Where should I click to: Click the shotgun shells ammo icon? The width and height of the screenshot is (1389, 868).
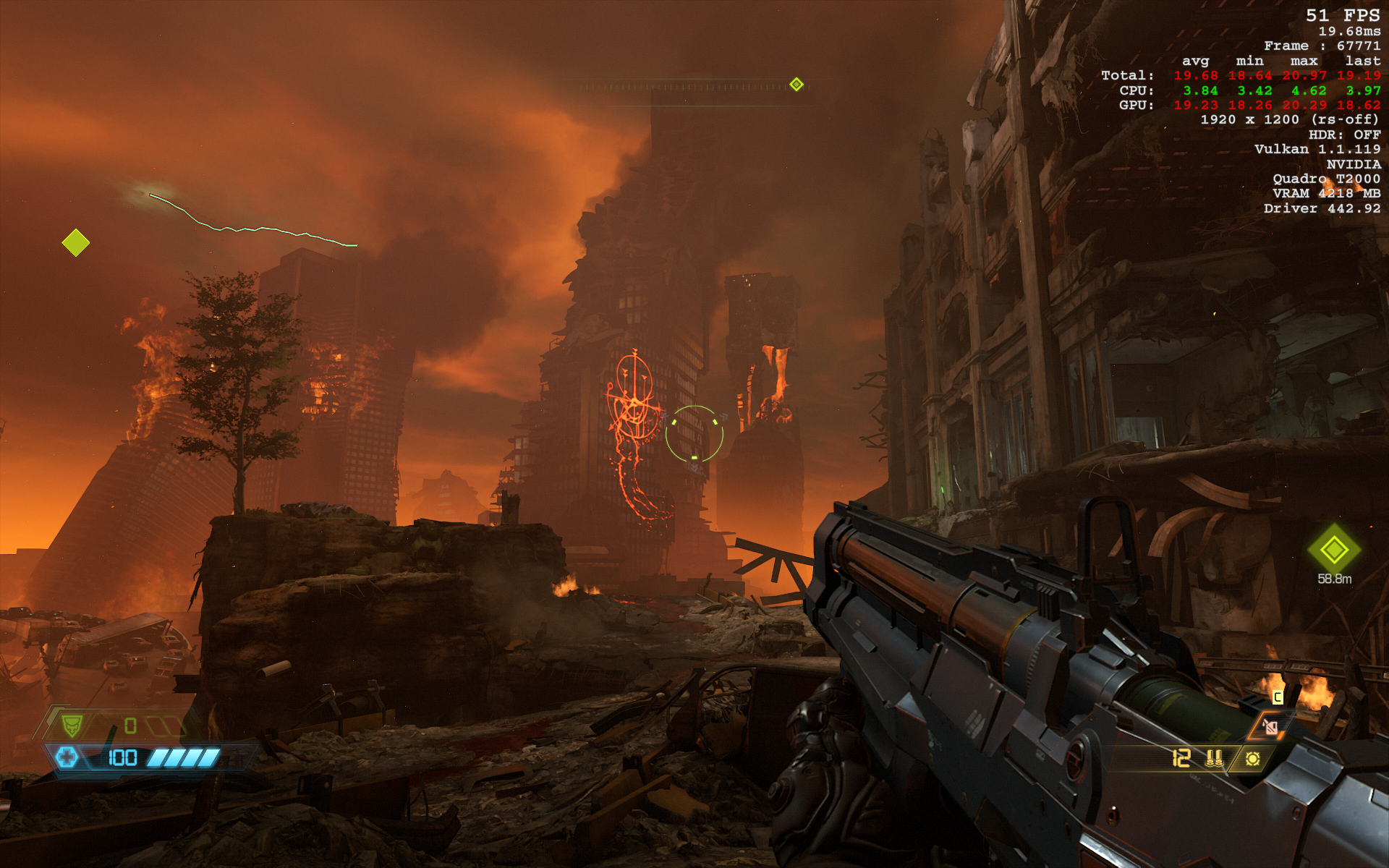(x=1214, y=758)
